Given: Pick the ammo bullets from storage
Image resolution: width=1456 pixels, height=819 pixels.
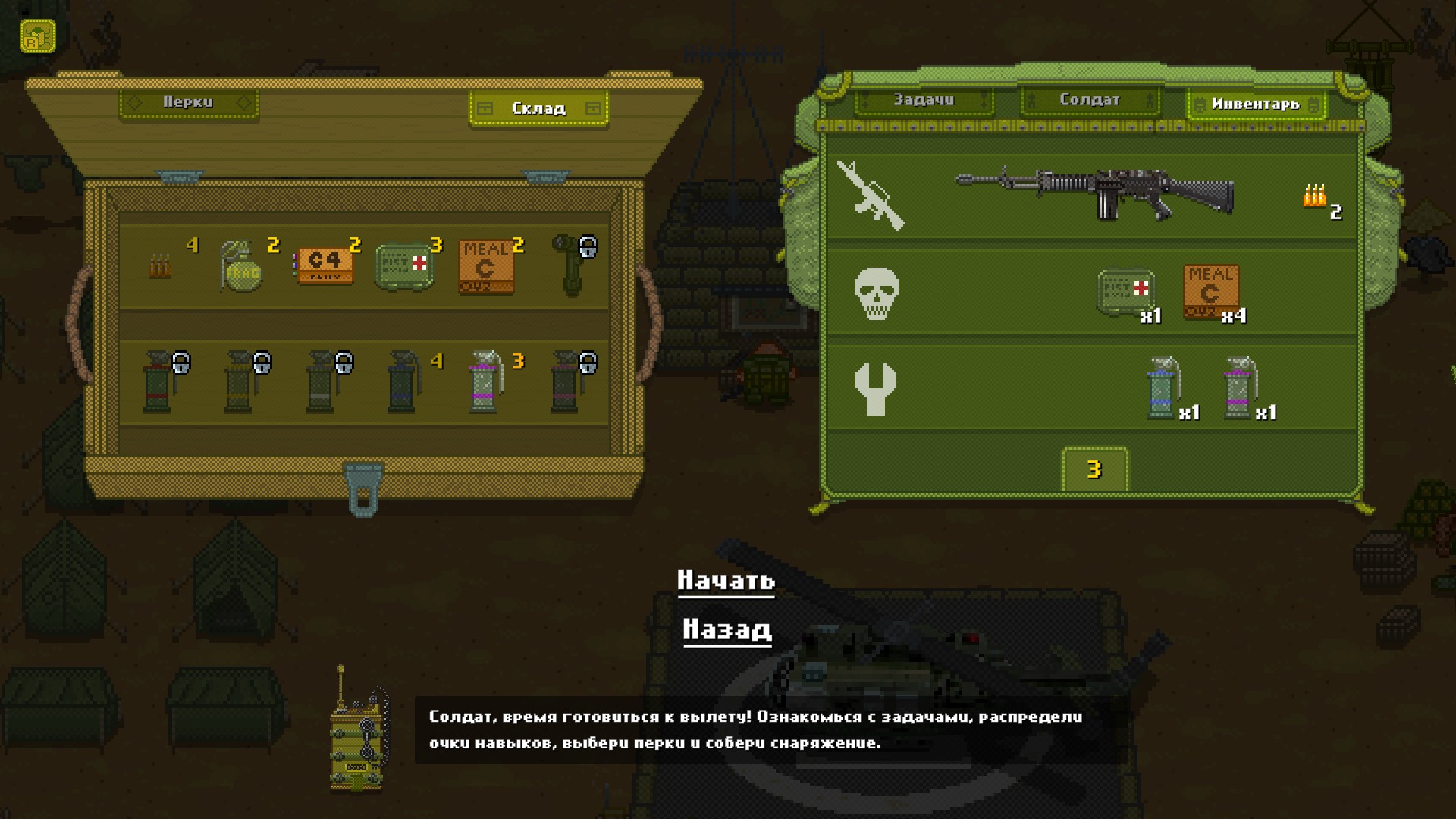Looking at the screenshot, I should click(x=160, y=267).
